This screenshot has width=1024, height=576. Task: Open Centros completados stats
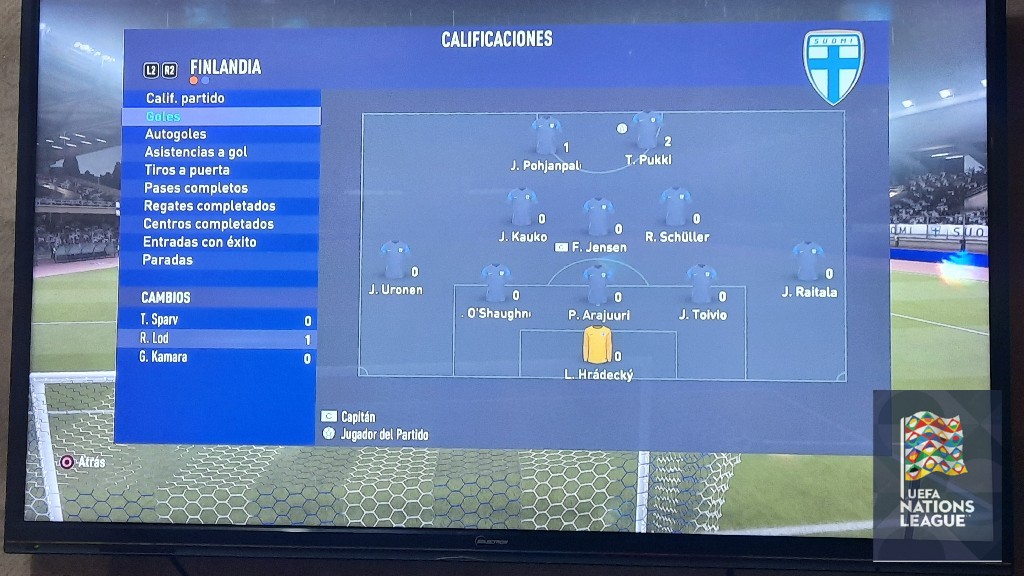(208, 224)
